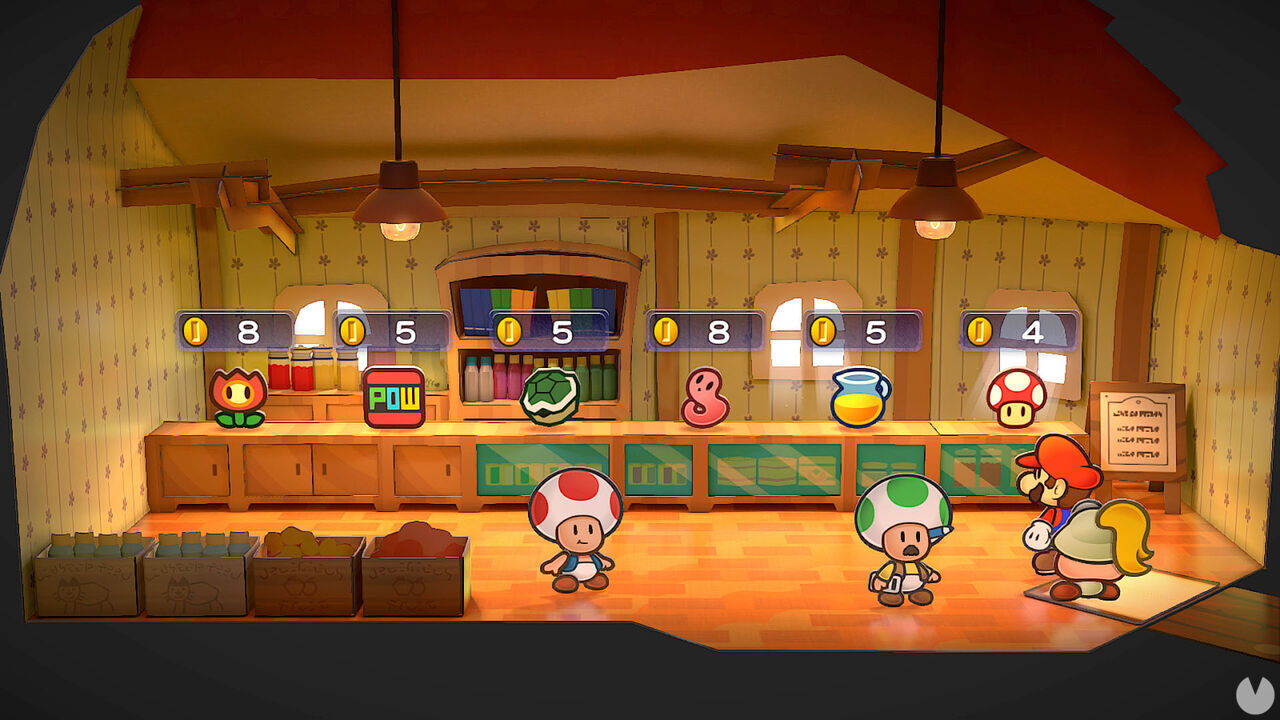Choose the pink squiggly item priced 8
Viewport: 1280px width, 720px height.
706,394
